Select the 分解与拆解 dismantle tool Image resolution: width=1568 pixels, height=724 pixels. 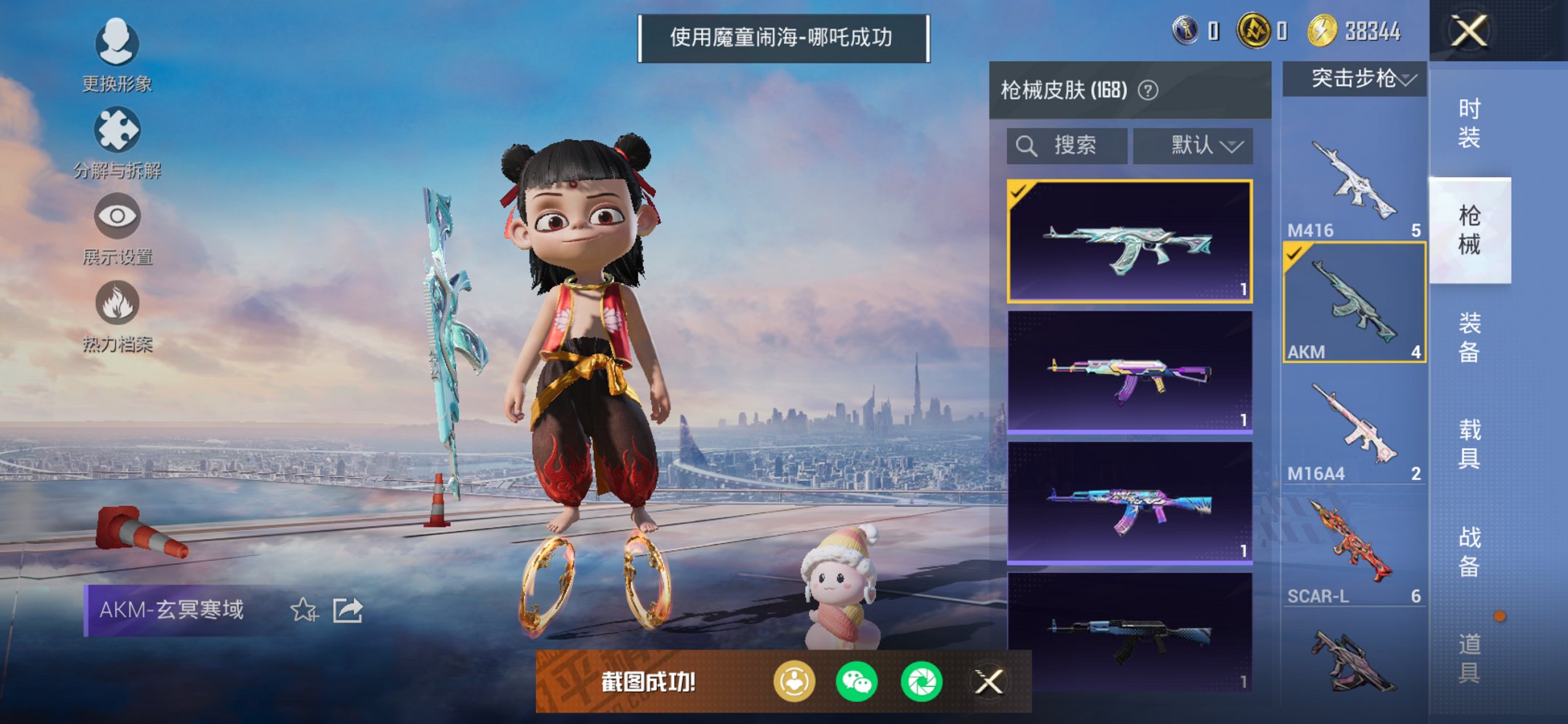click(x=117, y=130)
